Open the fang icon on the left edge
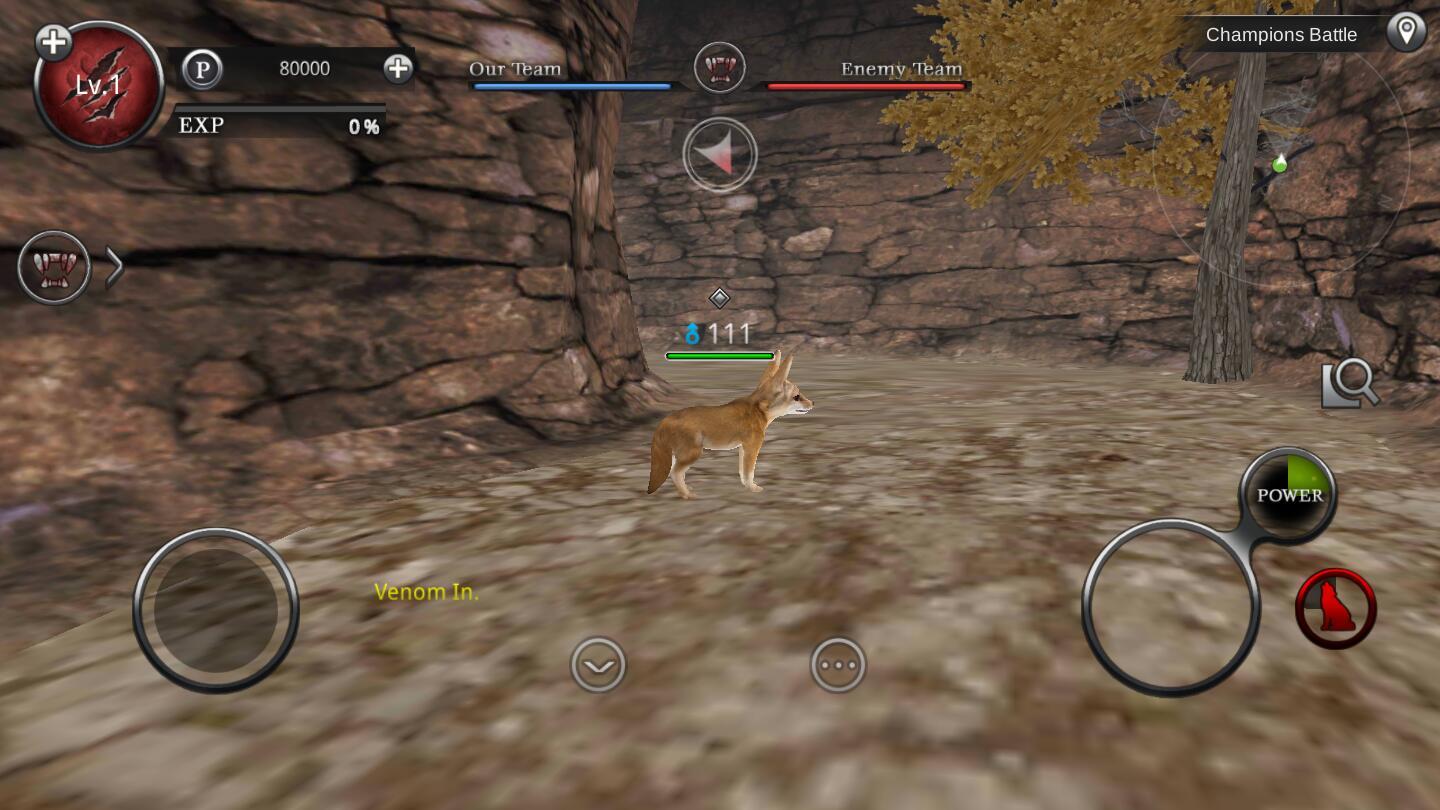The width and height of the screenshot is (1440, 810). (54, 268)
